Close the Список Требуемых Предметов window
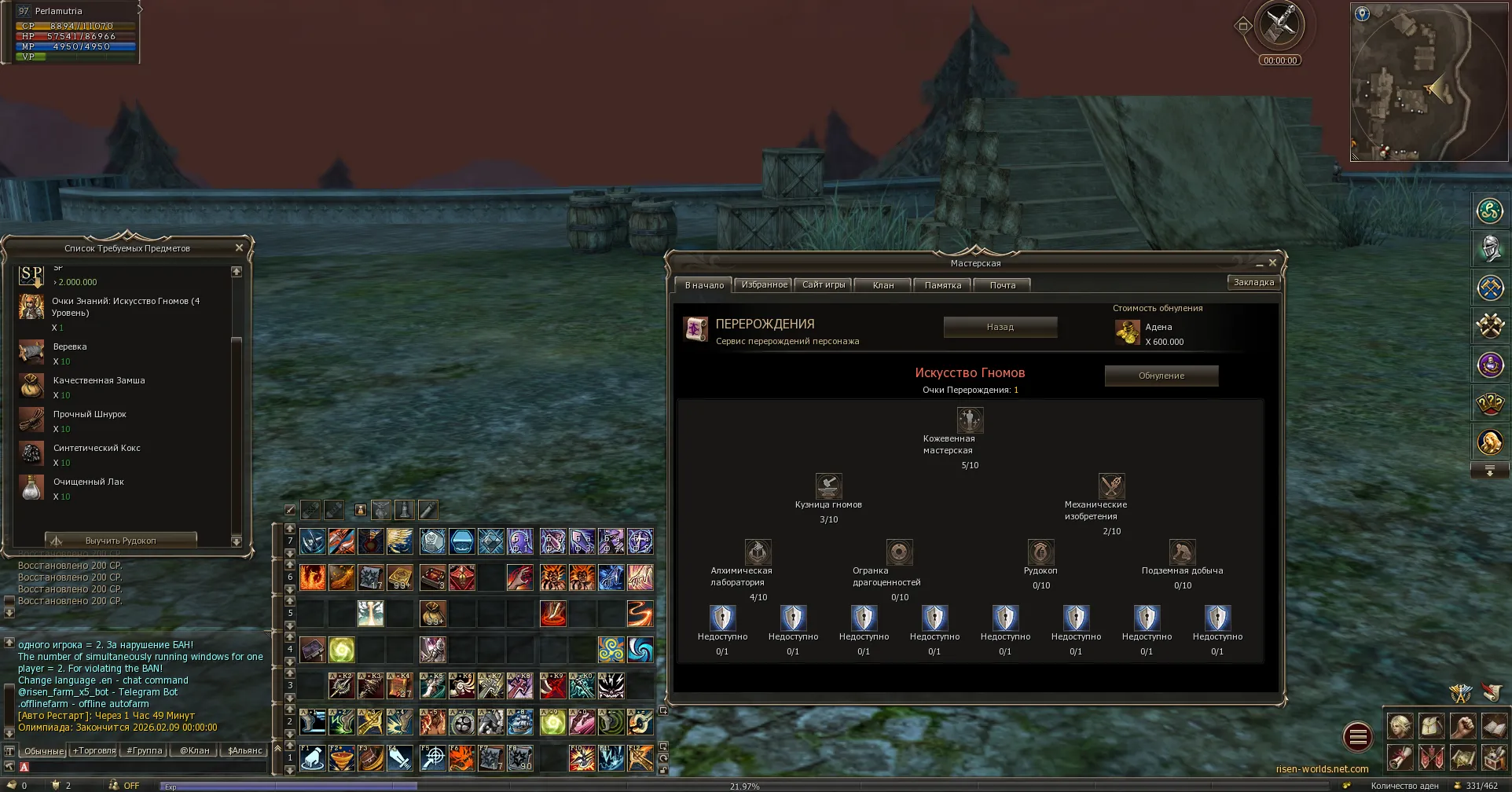1512x792 pixels. click(240, 247)
